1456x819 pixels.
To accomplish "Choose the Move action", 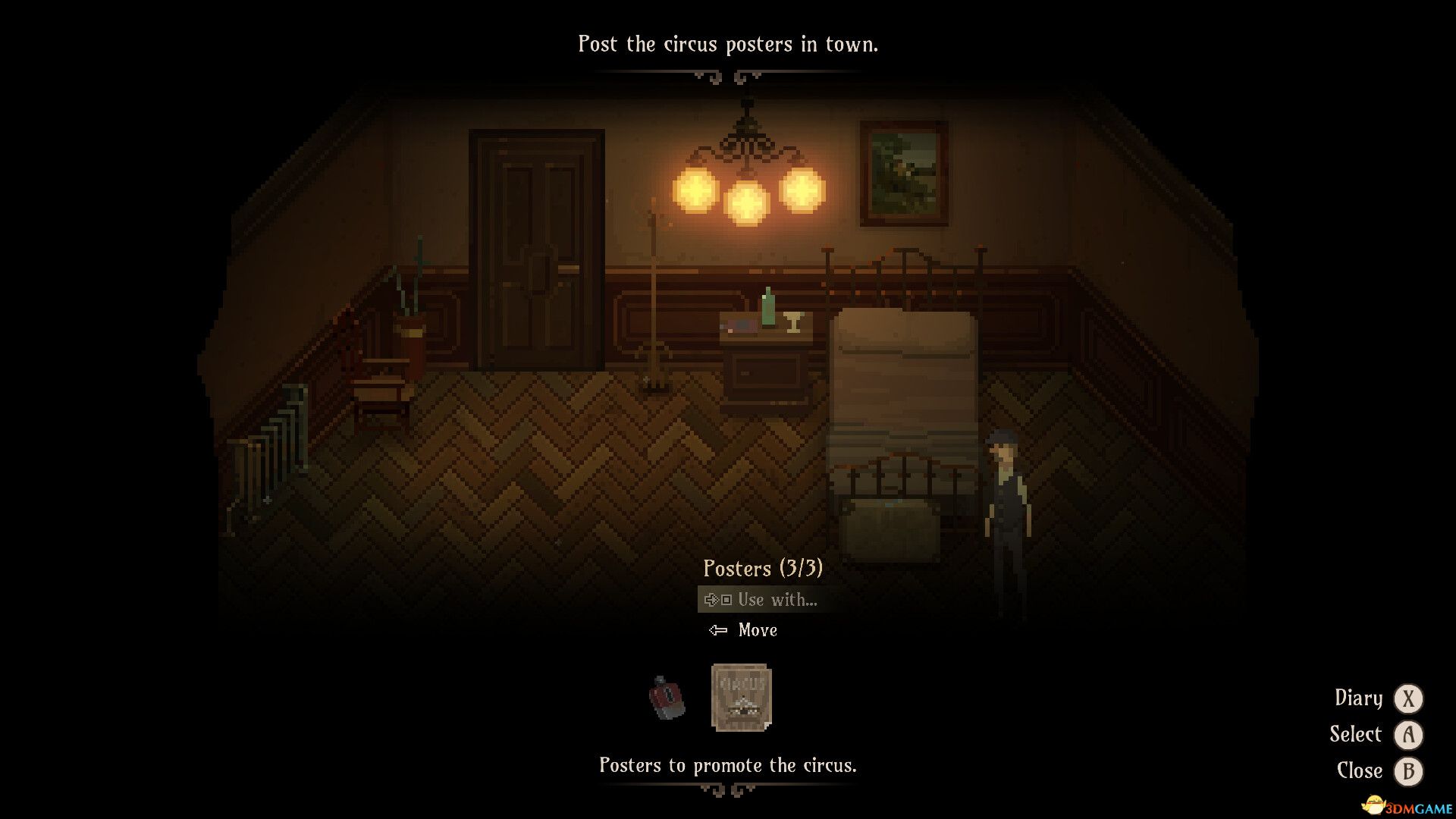I will coord(758,629).
